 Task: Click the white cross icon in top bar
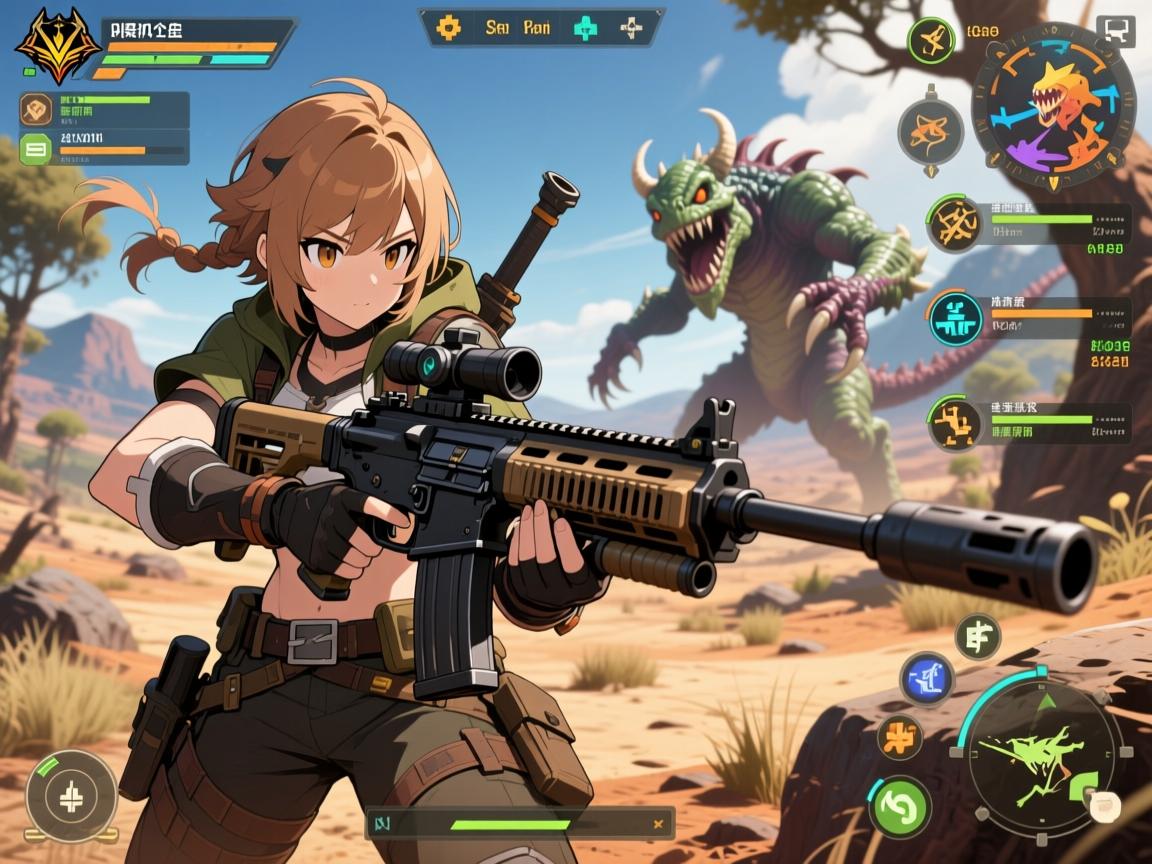631,28
